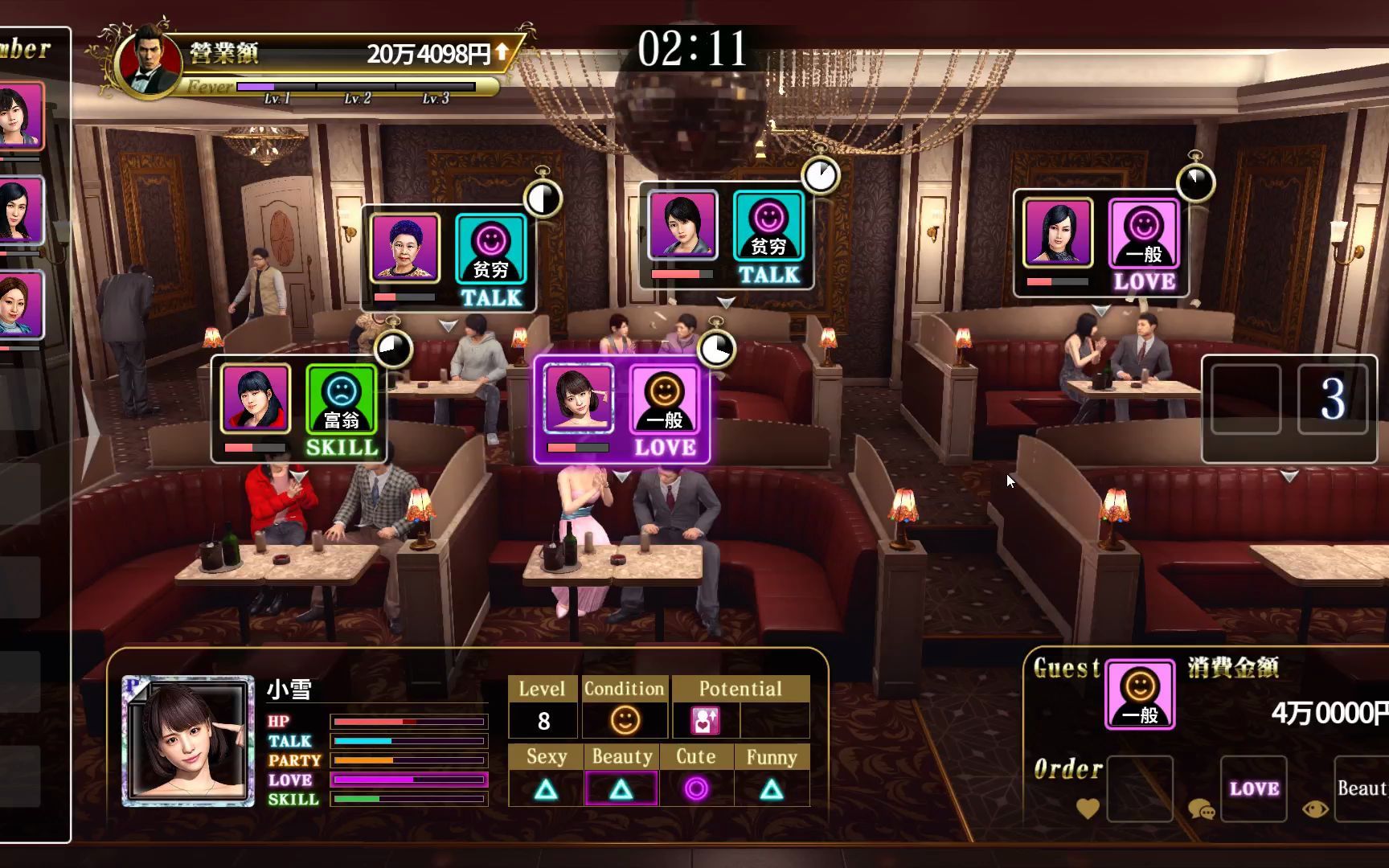Viewport: 1389px width, 868px height.
Task: Click the LOVE order slot
Action: pos(1253,788)
